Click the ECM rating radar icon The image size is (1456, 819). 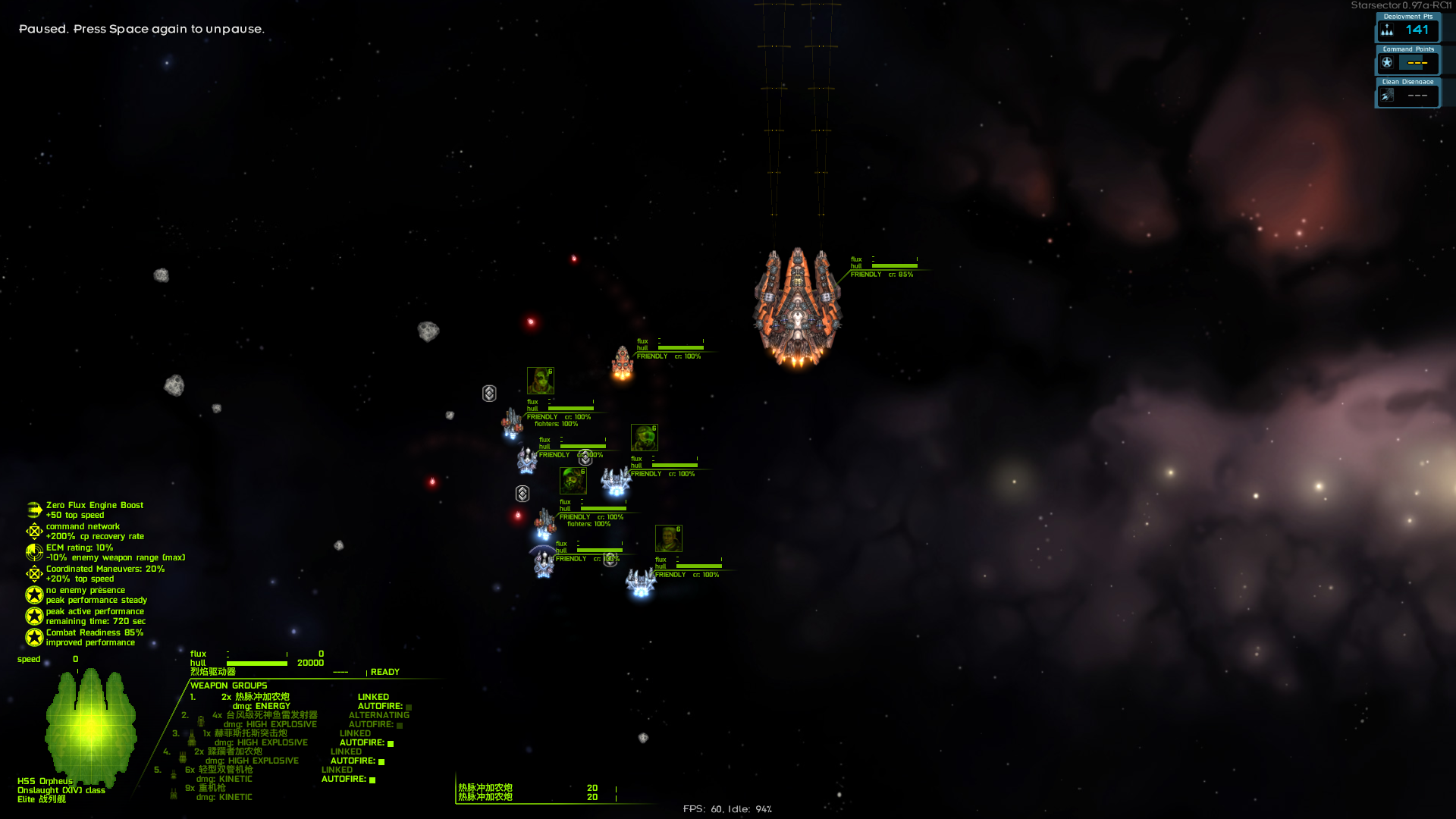33,552
